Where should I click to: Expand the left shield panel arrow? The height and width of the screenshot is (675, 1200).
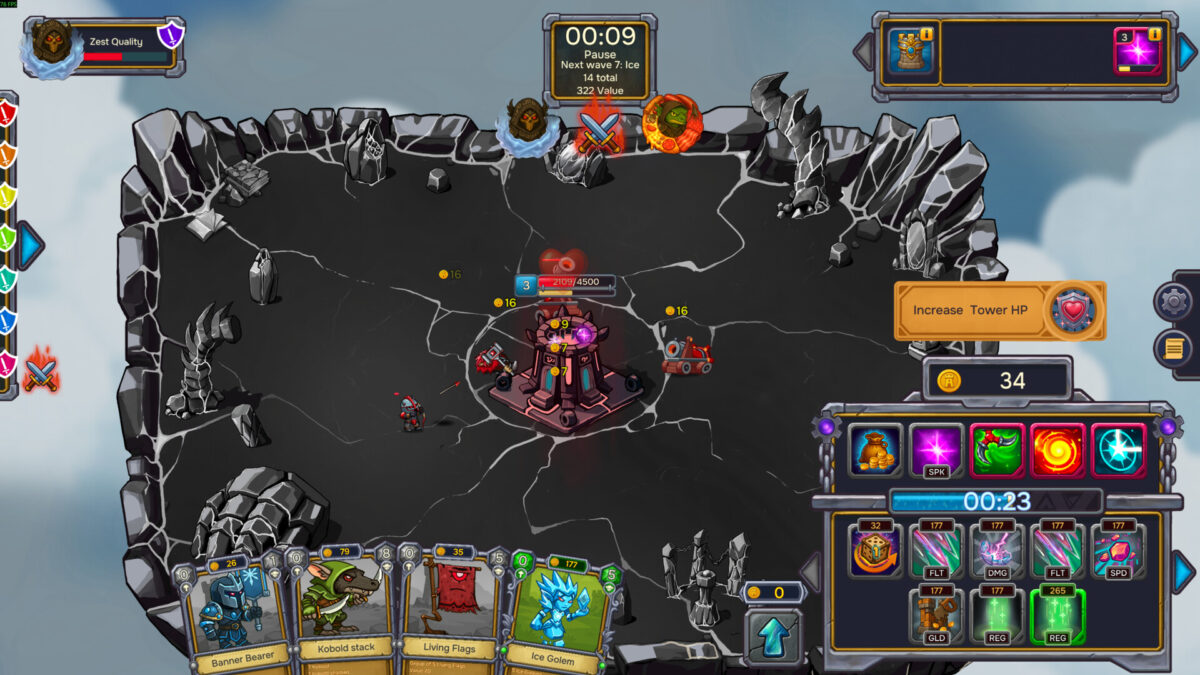pos(31,245)
